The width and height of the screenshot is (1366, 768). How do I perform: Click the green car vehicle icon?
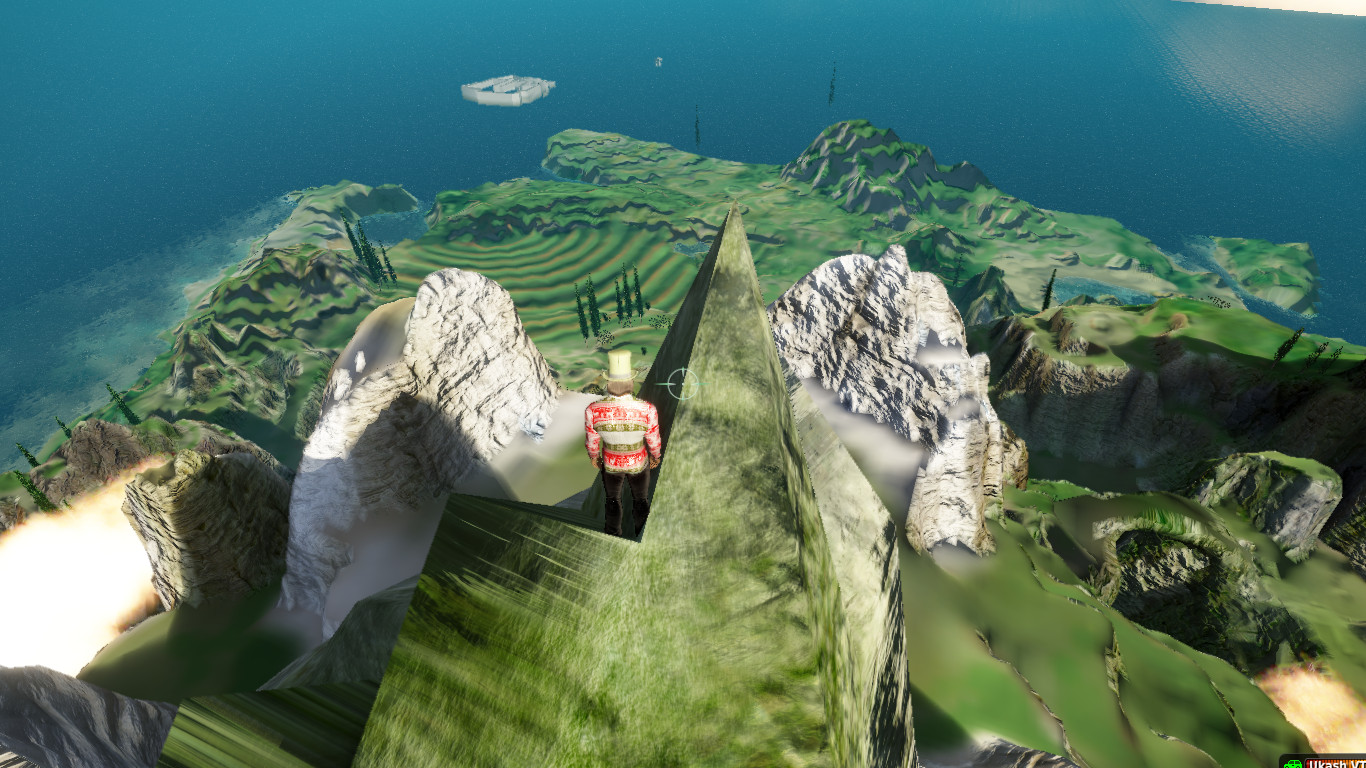pos(1292,763)
